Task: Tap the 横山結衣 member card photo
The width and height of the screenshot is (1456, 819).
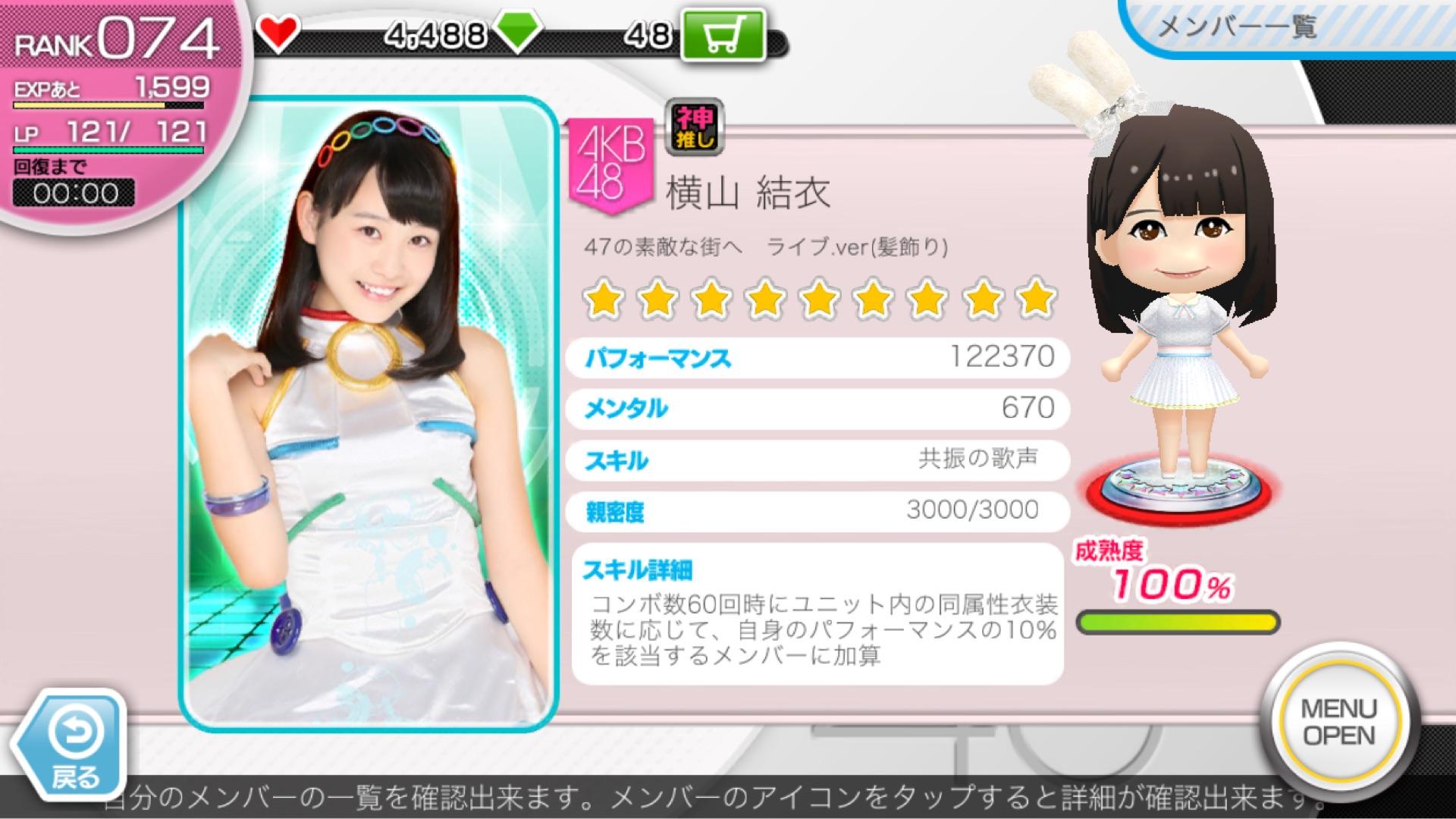Action: click(x=368, y=413)
